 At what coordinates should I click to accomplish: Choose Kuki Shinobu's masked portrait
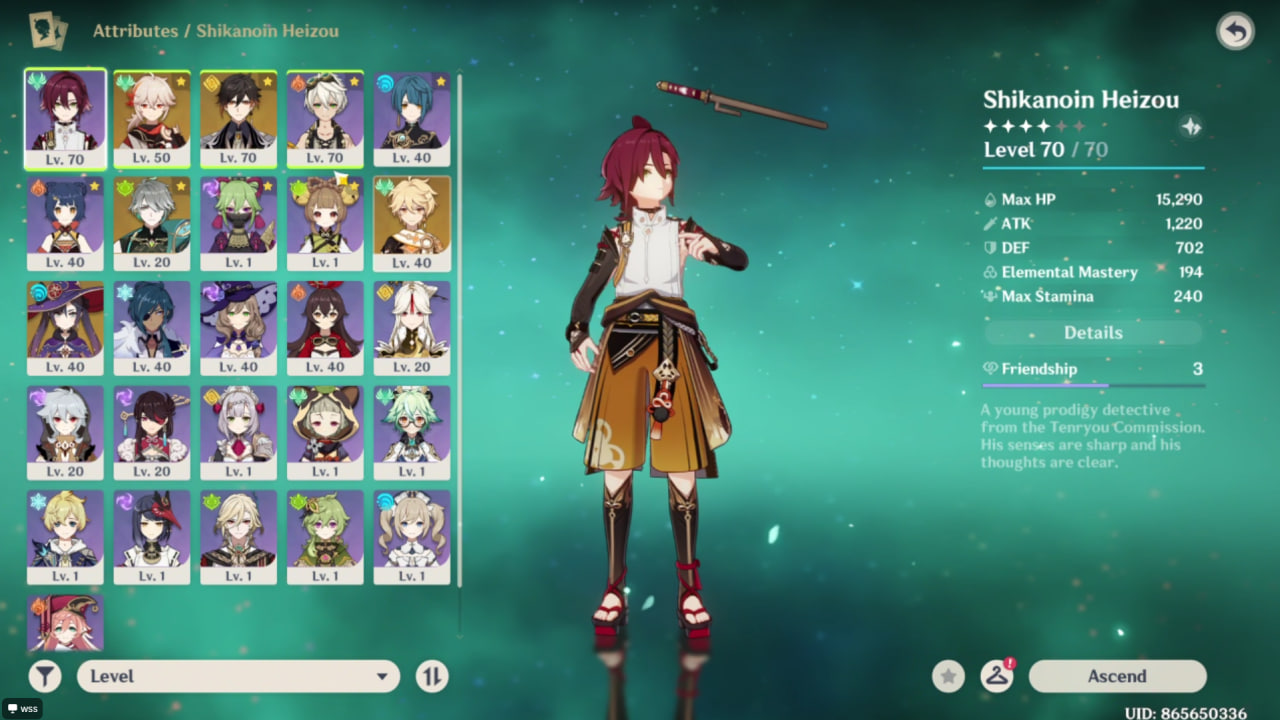pyautogui.click(x=238, y=224)
